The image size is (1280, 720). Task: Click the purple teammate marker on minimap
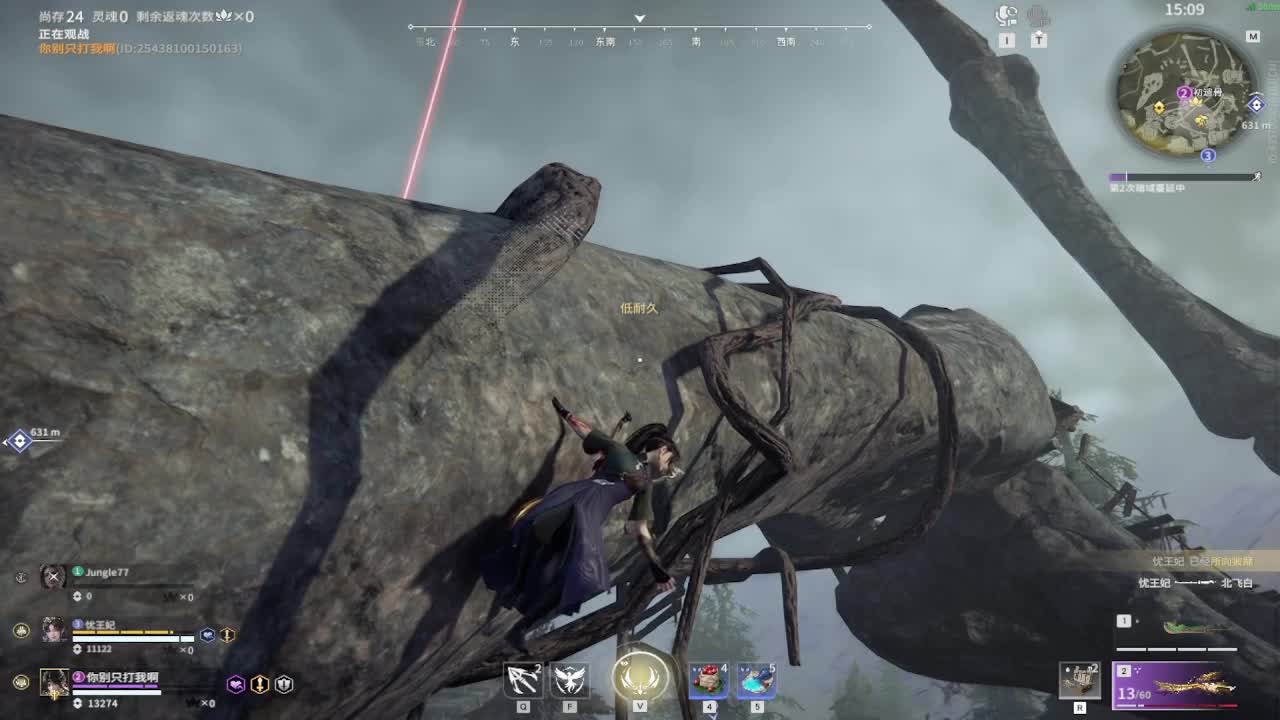coord(1184,93)
